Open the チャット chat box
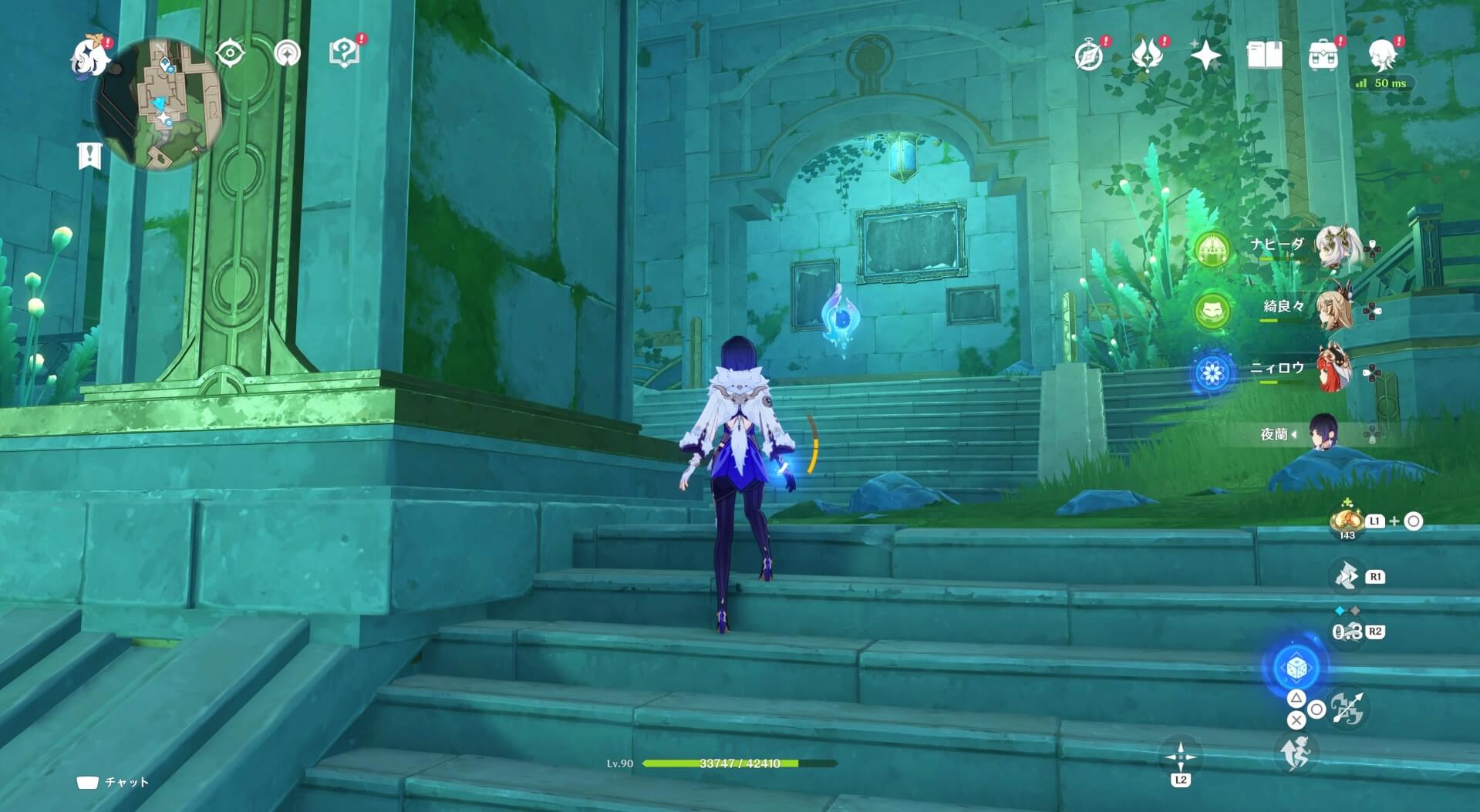The image size is (1480, 812). [113, 783]
